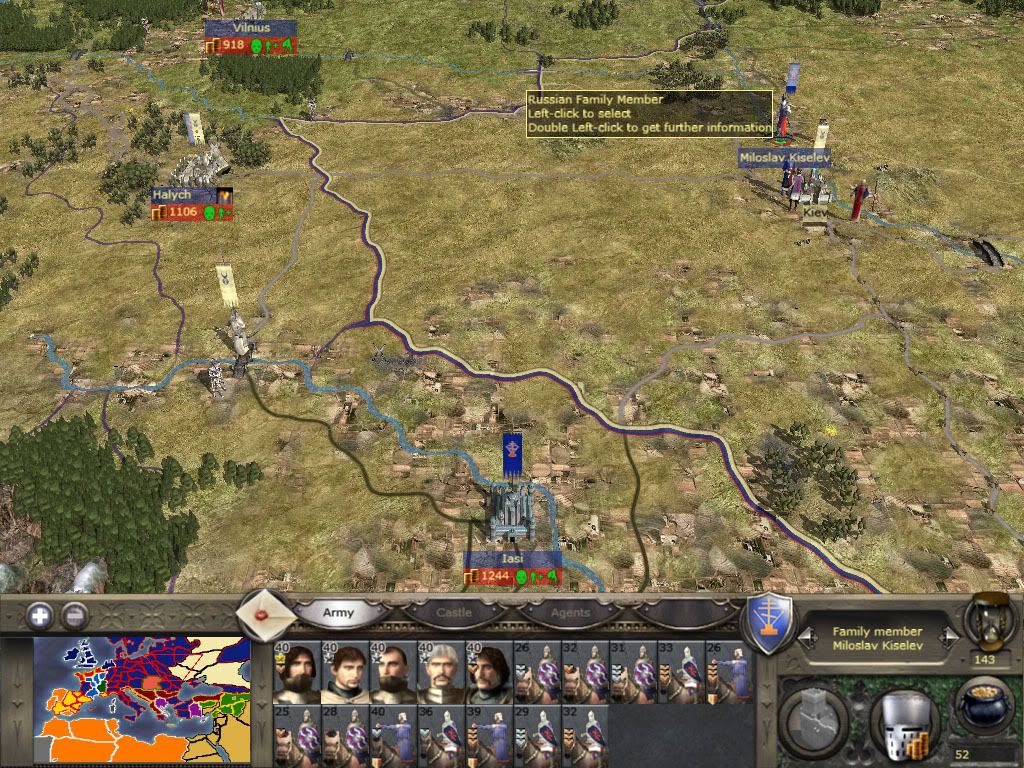Screen dimensions: 1024x768
Task: Click the Miloslav Kiselev name banner
Action: click(784, 158)
